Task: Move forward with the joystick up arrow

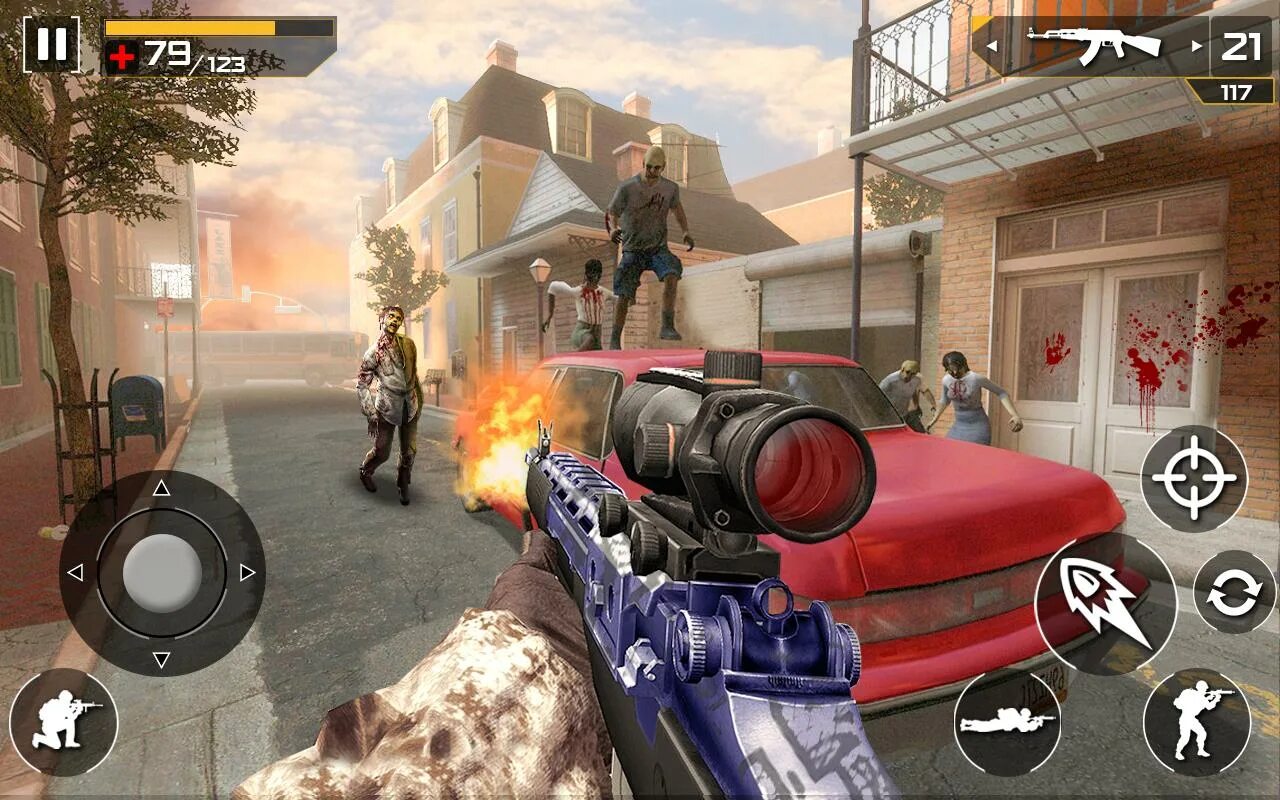Action: 161,488
